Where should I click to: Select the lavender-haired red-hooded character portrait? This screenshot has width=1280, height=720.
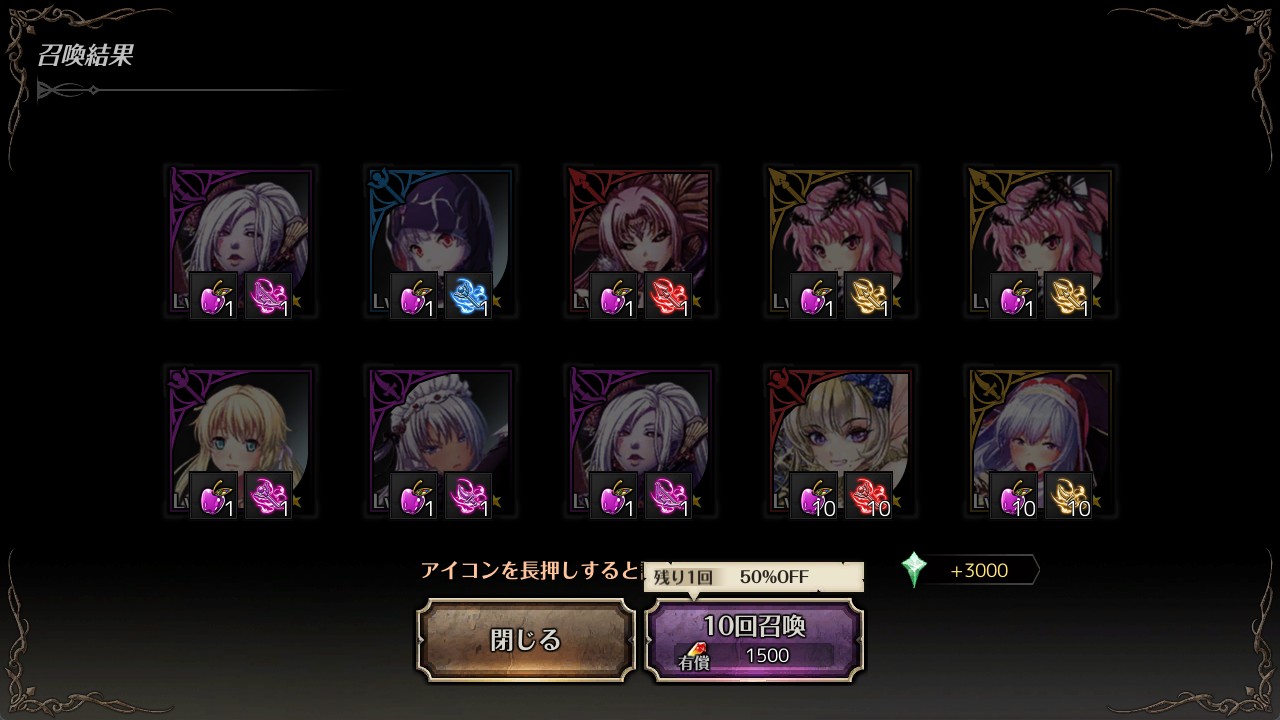(1041, 442)
